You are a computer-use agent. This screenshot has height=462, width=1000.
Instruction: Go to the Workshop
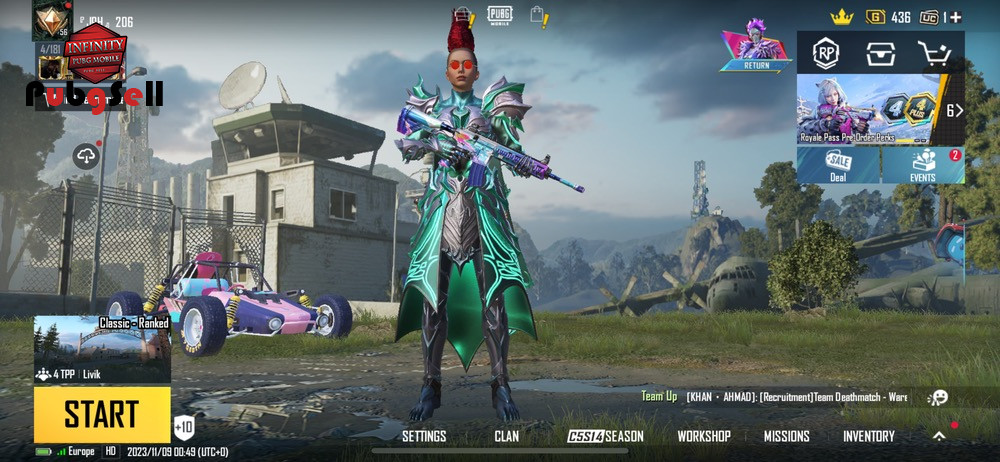(704, 436)
